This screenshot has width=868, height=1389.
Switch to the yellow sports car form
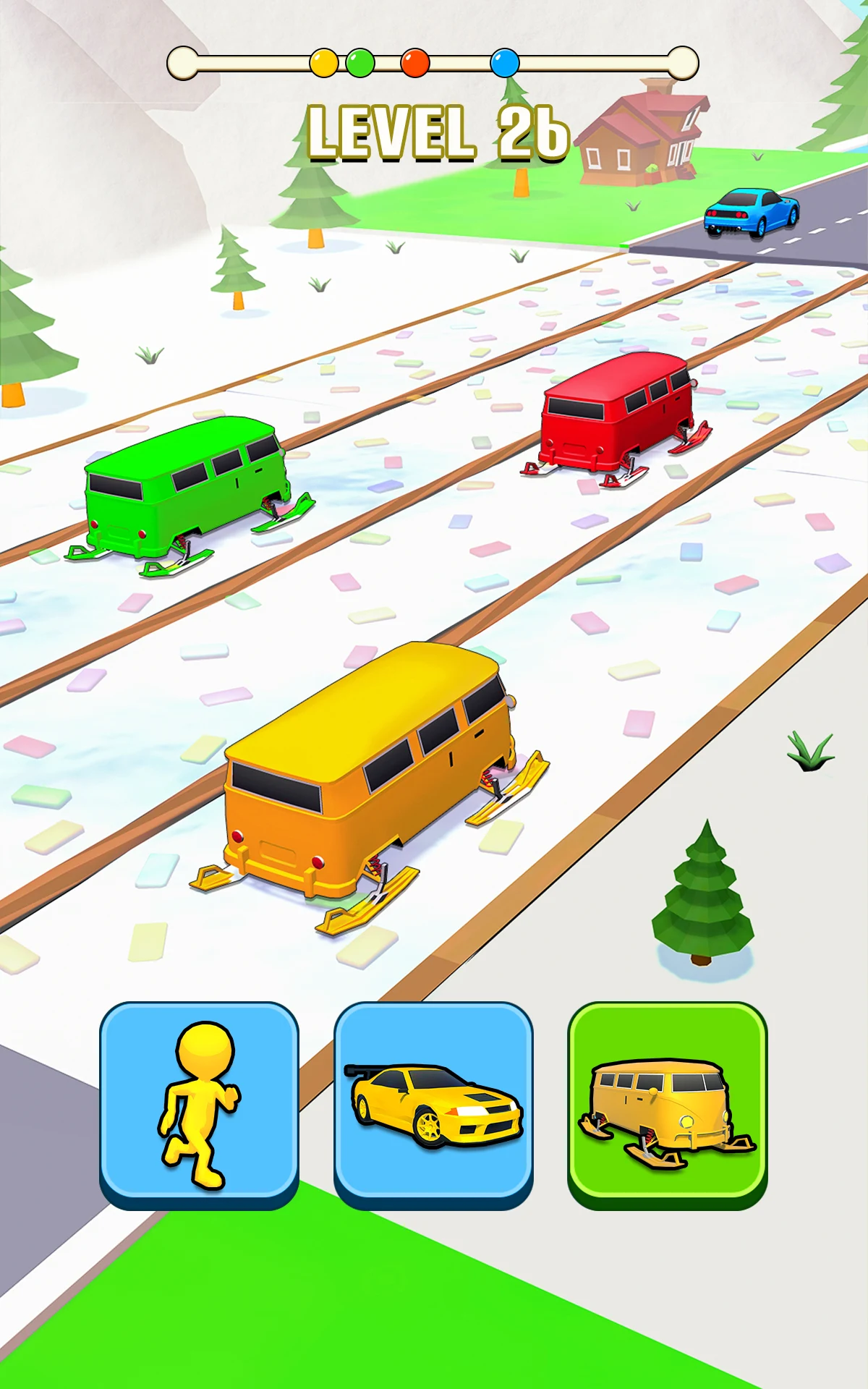(x=433, y=1103)
